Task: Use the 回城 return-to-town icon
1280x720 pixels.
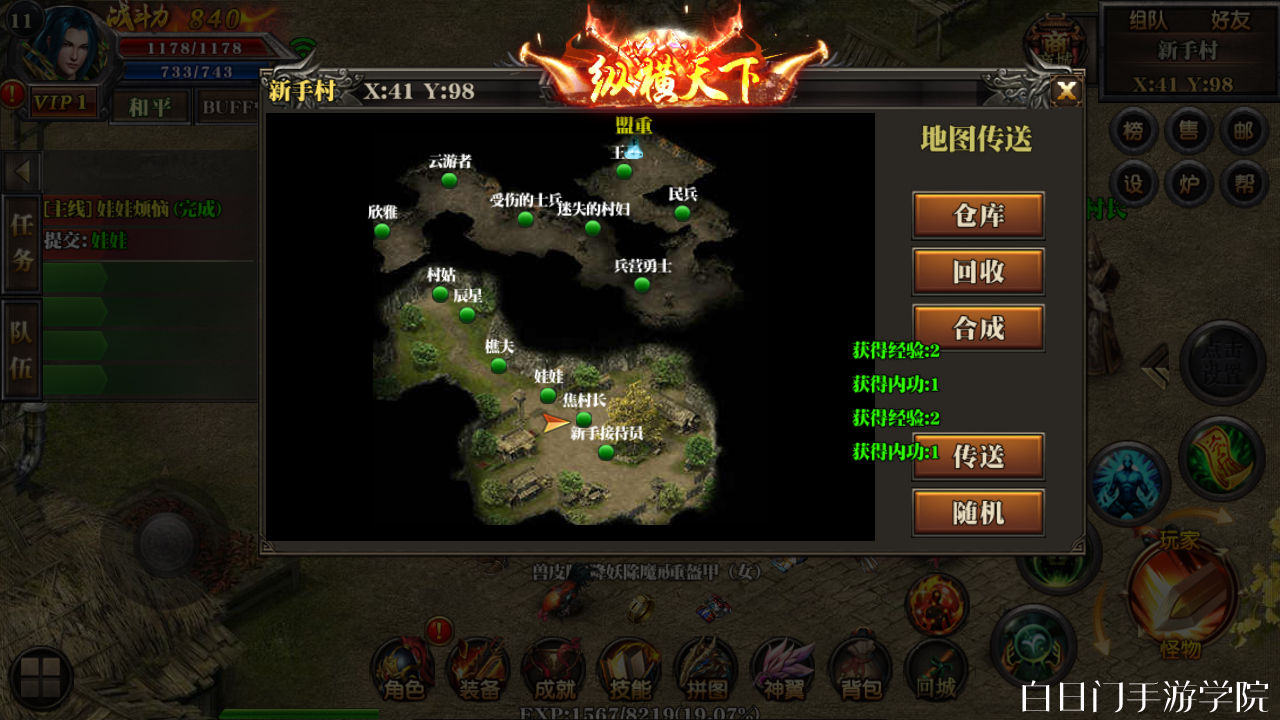Action: (x=936, y=670)
